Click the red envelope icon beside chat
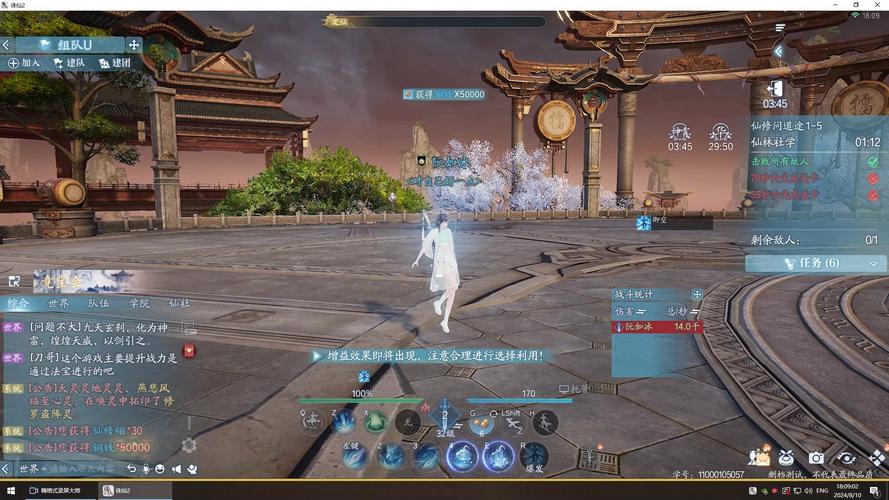 tap(188, 351)
